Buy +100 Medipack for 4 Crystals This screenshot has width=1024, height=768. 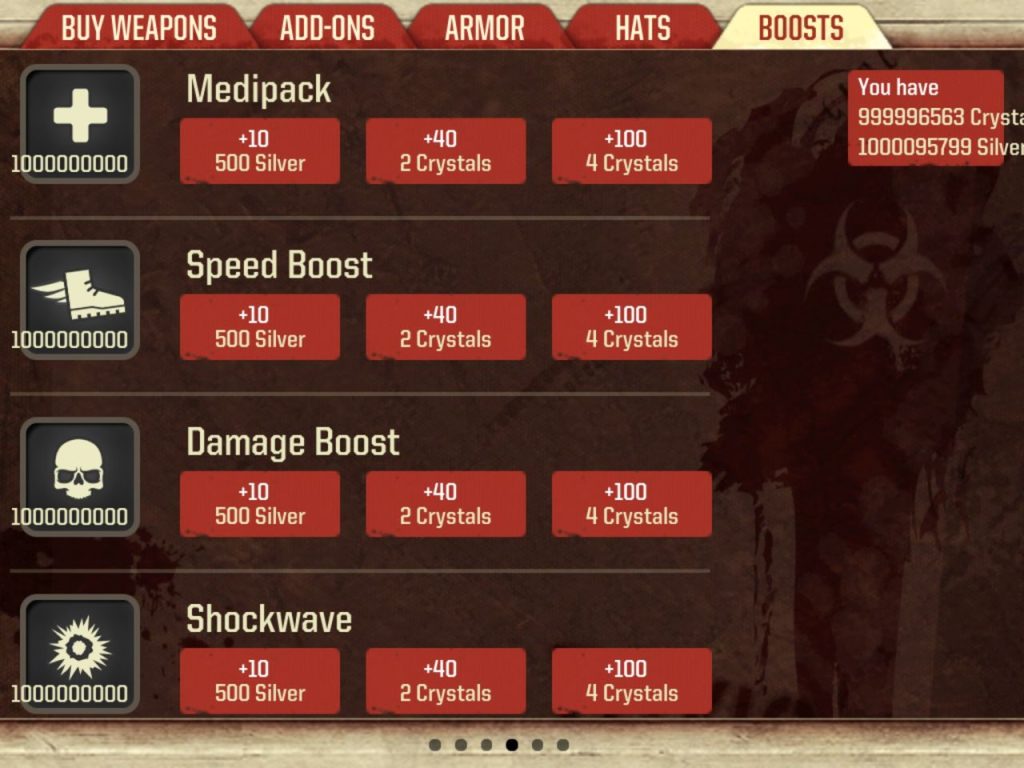tap(632, 151)
